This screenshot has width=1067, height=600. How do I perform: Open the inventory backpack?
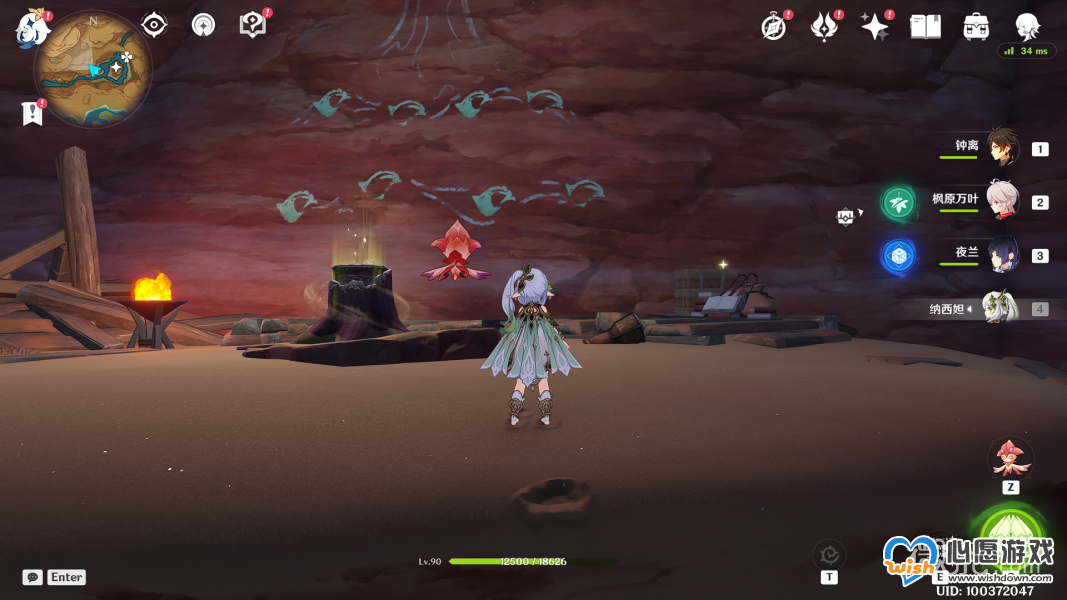pyautogui.click(x=976, y=27)
